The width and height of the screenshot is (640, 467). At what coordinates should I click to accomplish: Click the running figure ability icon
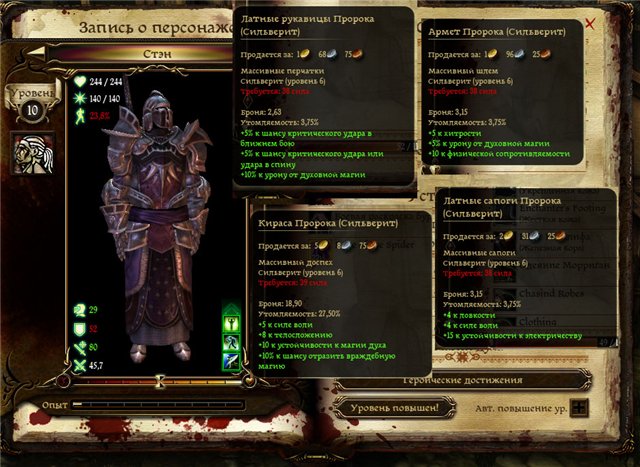point(231,343)
